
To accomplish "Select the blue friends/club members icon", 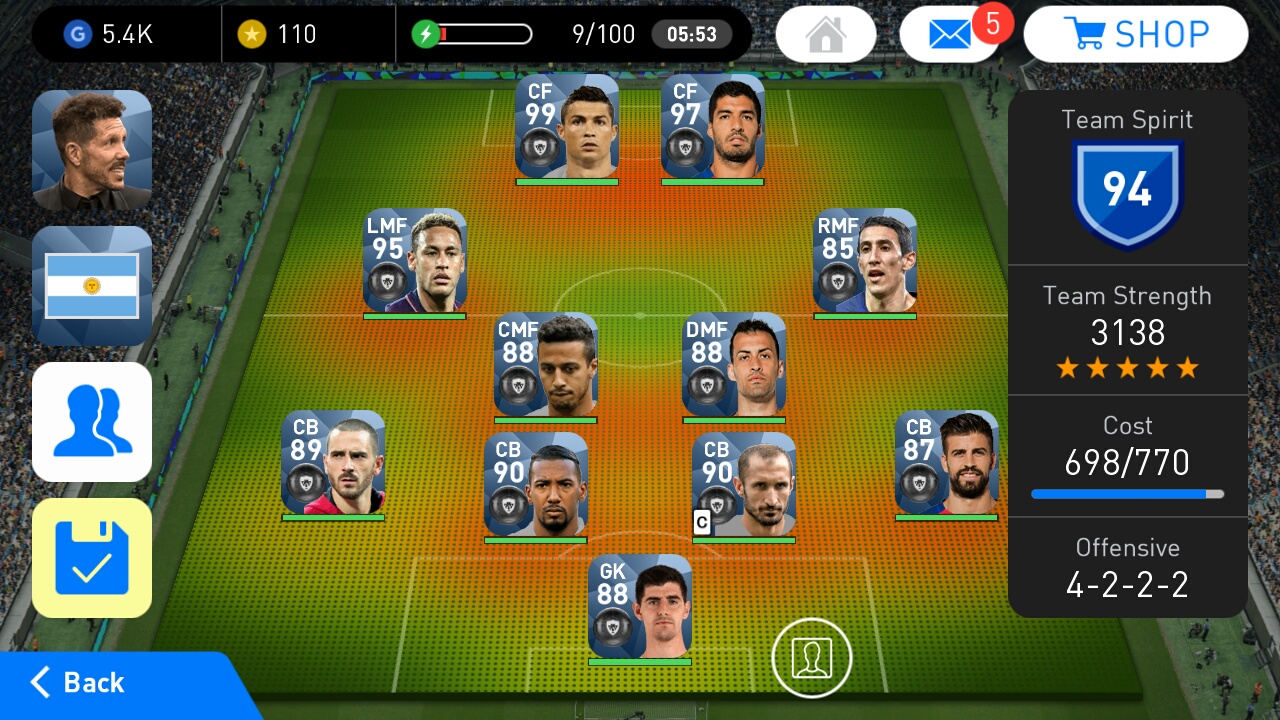I will 92,422.
